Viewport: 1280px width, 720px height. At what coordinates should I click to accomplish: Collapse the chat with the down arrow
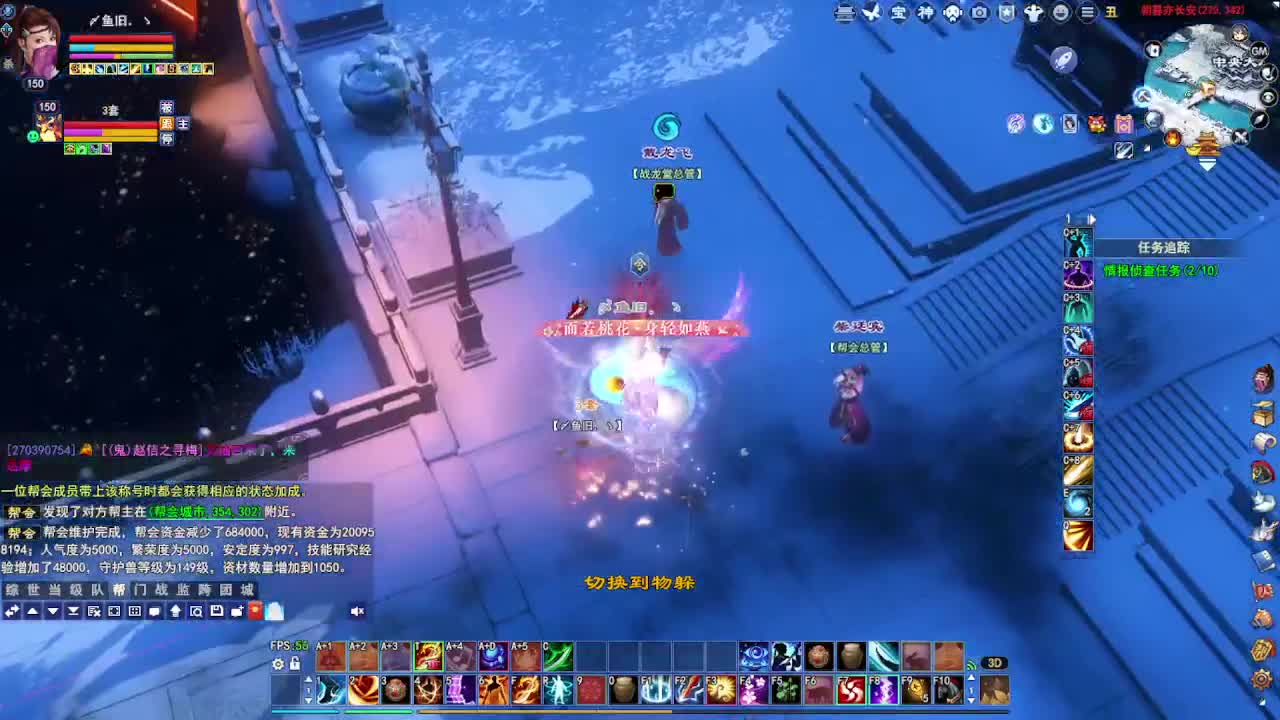[55, 612]
